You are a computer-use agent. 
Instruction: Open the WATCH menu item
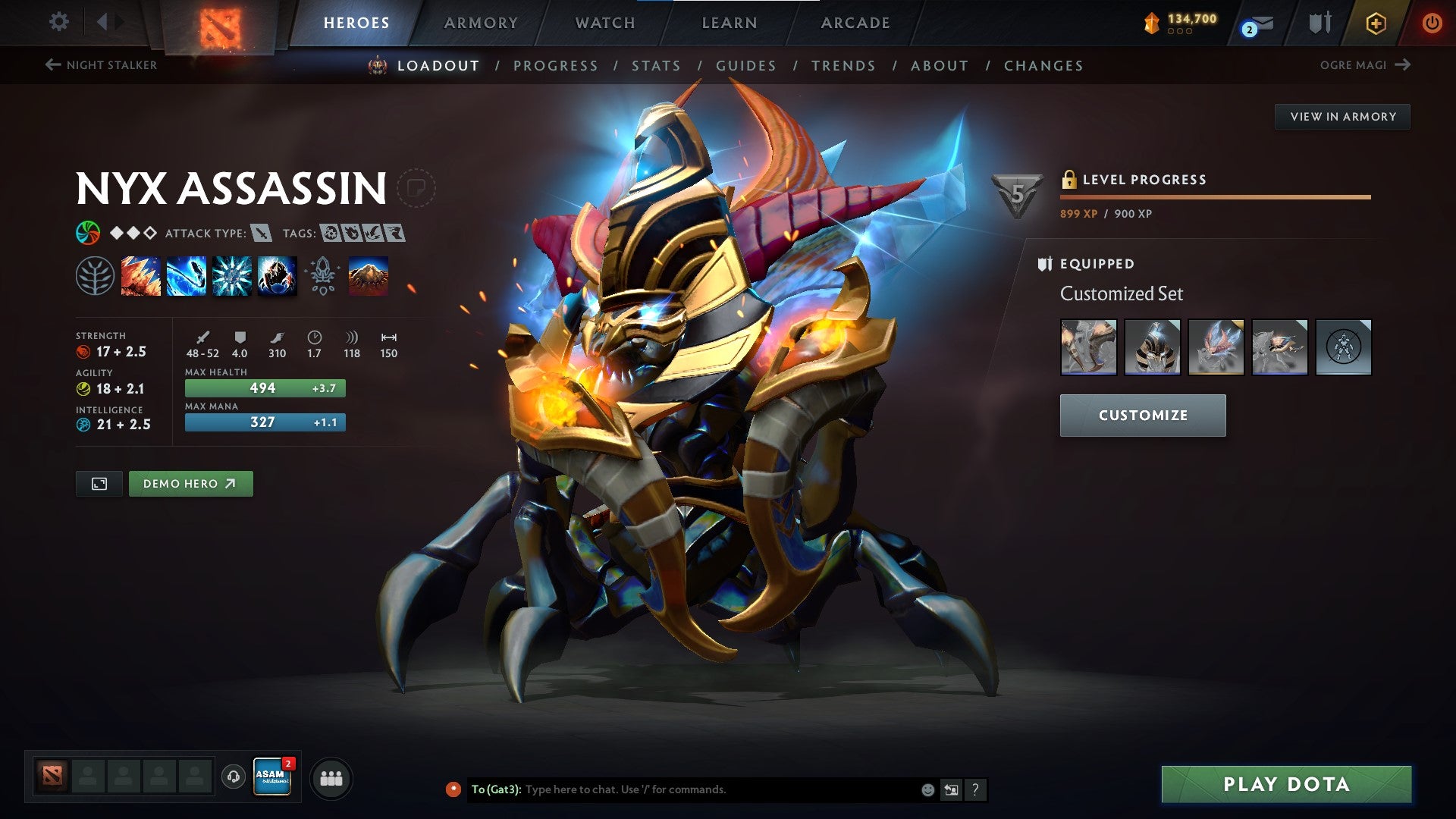tap(604, 23)
